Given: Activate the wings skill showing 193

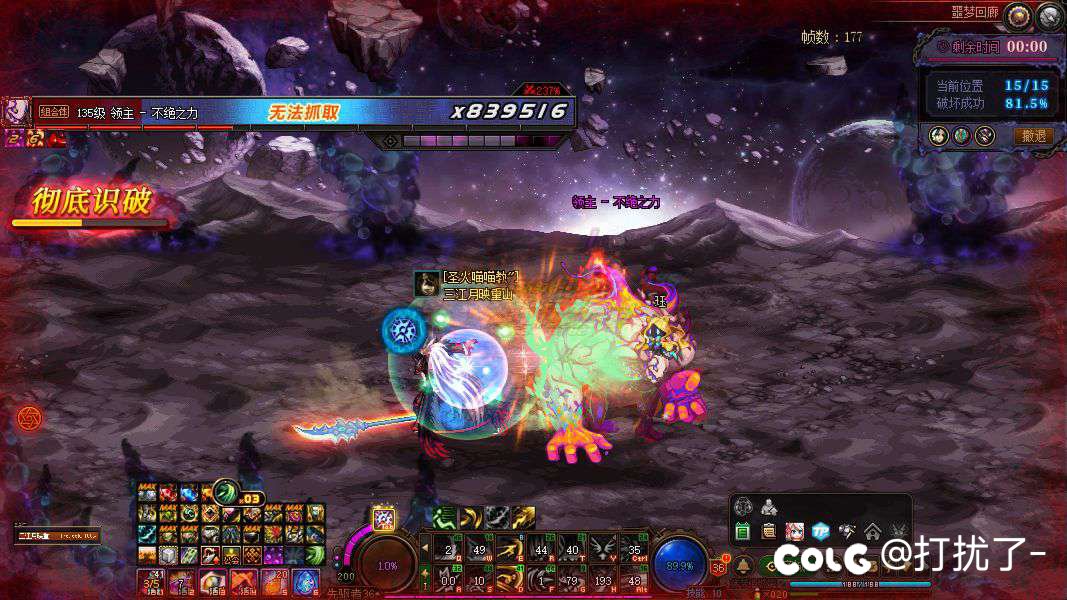Looking at the screenshot, I should coord(603,577).
